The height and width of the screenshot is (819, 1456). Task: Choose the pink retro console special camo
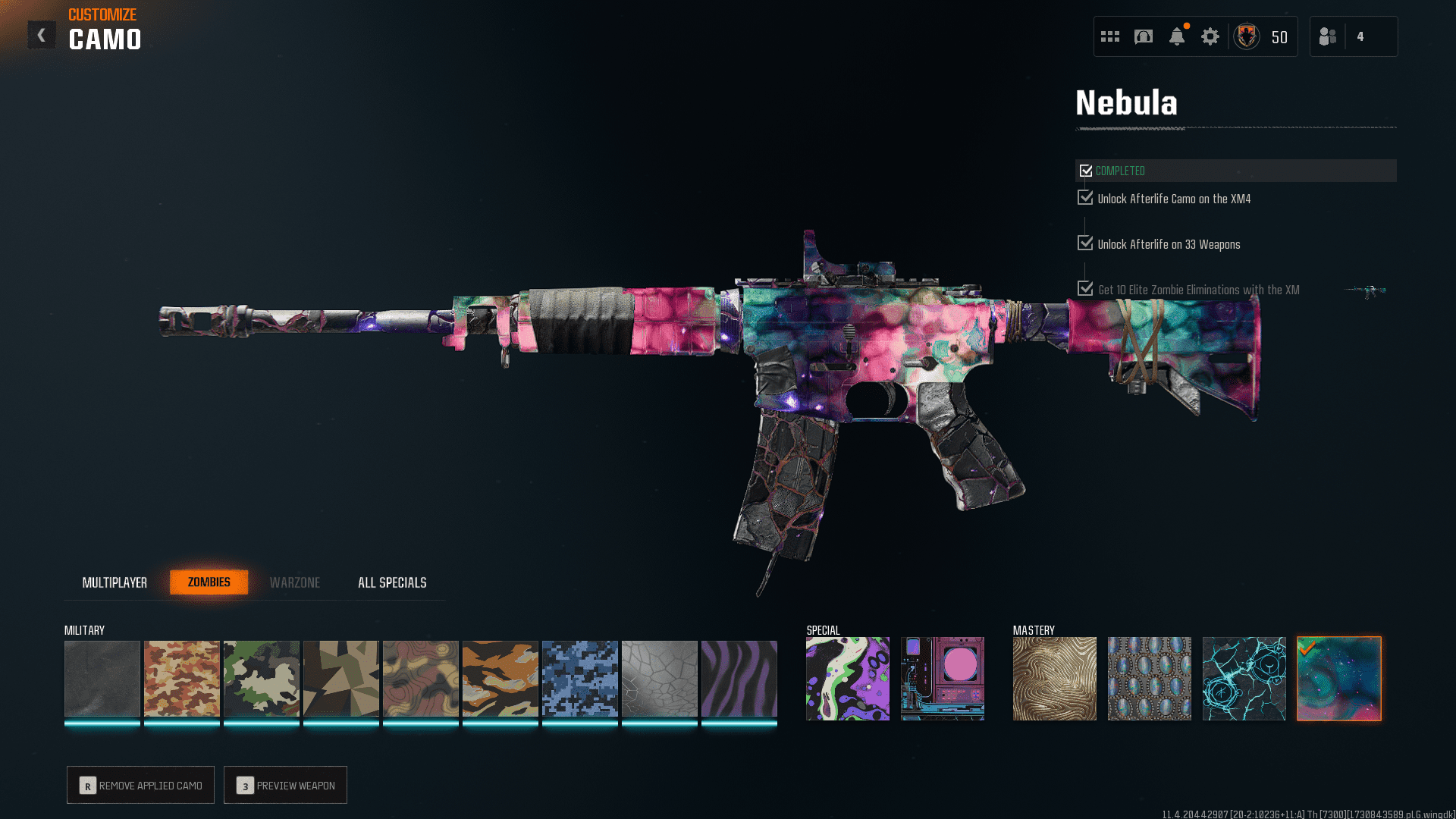point(943,679)
